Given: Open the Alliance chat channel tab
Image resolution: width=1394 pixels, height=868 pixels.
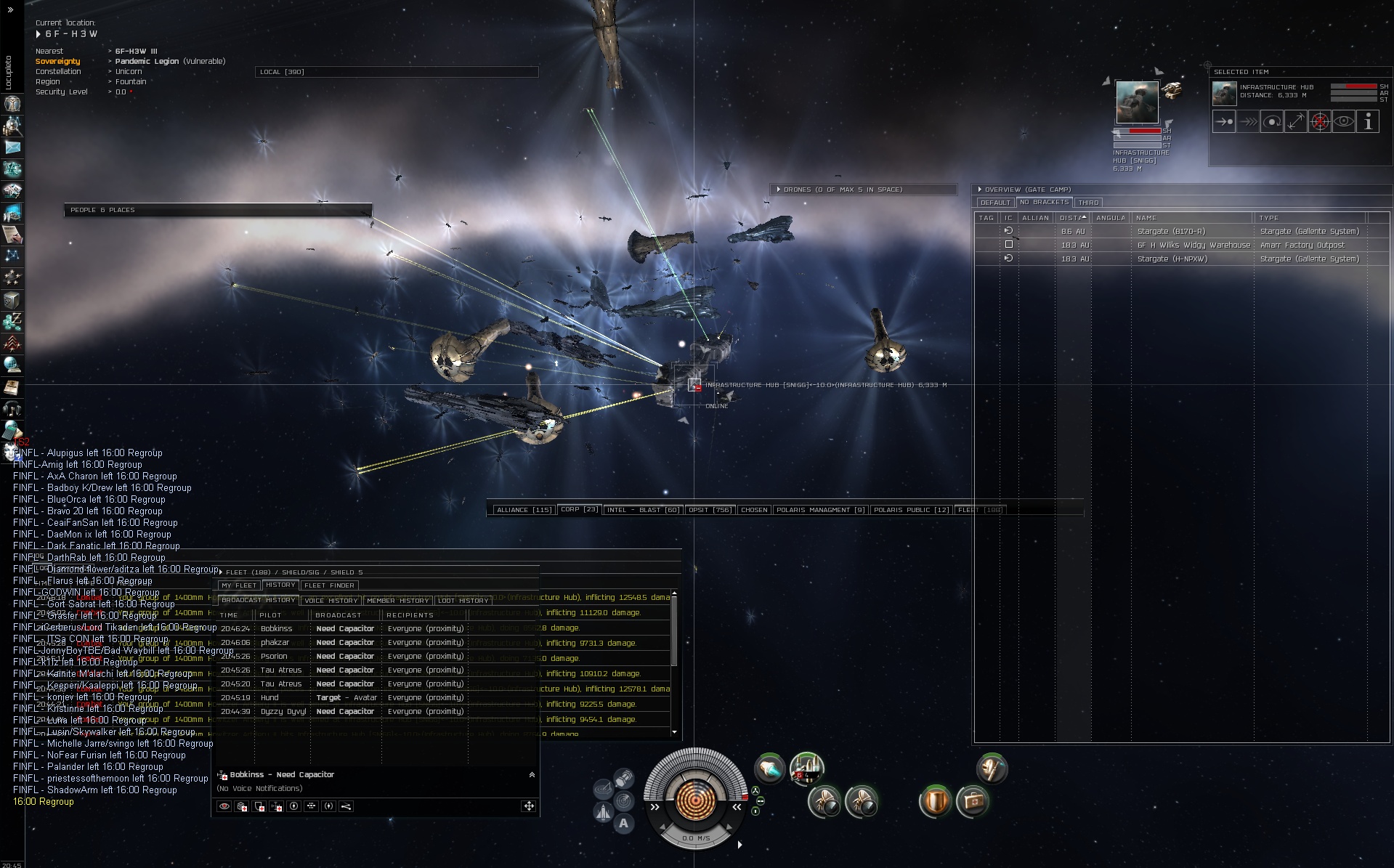Looking at the screenshot, I should point(523,510).
